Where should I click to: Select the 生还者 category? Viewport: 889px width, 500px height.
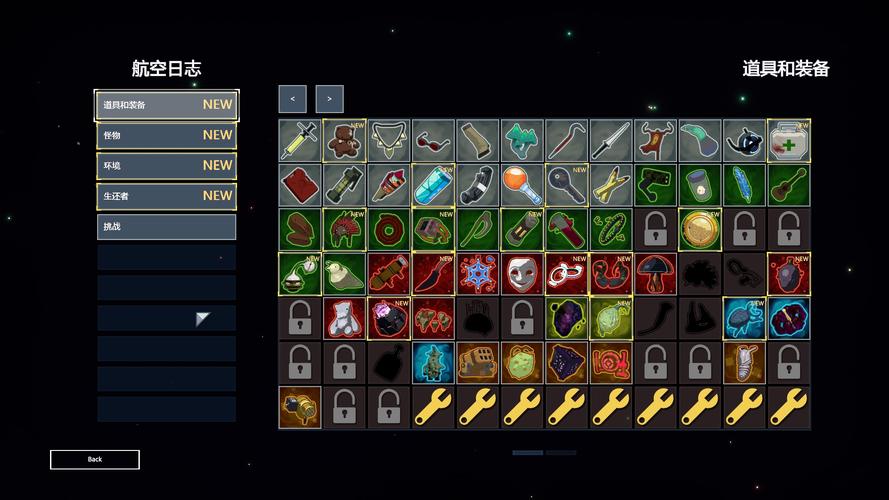[166, 196]
